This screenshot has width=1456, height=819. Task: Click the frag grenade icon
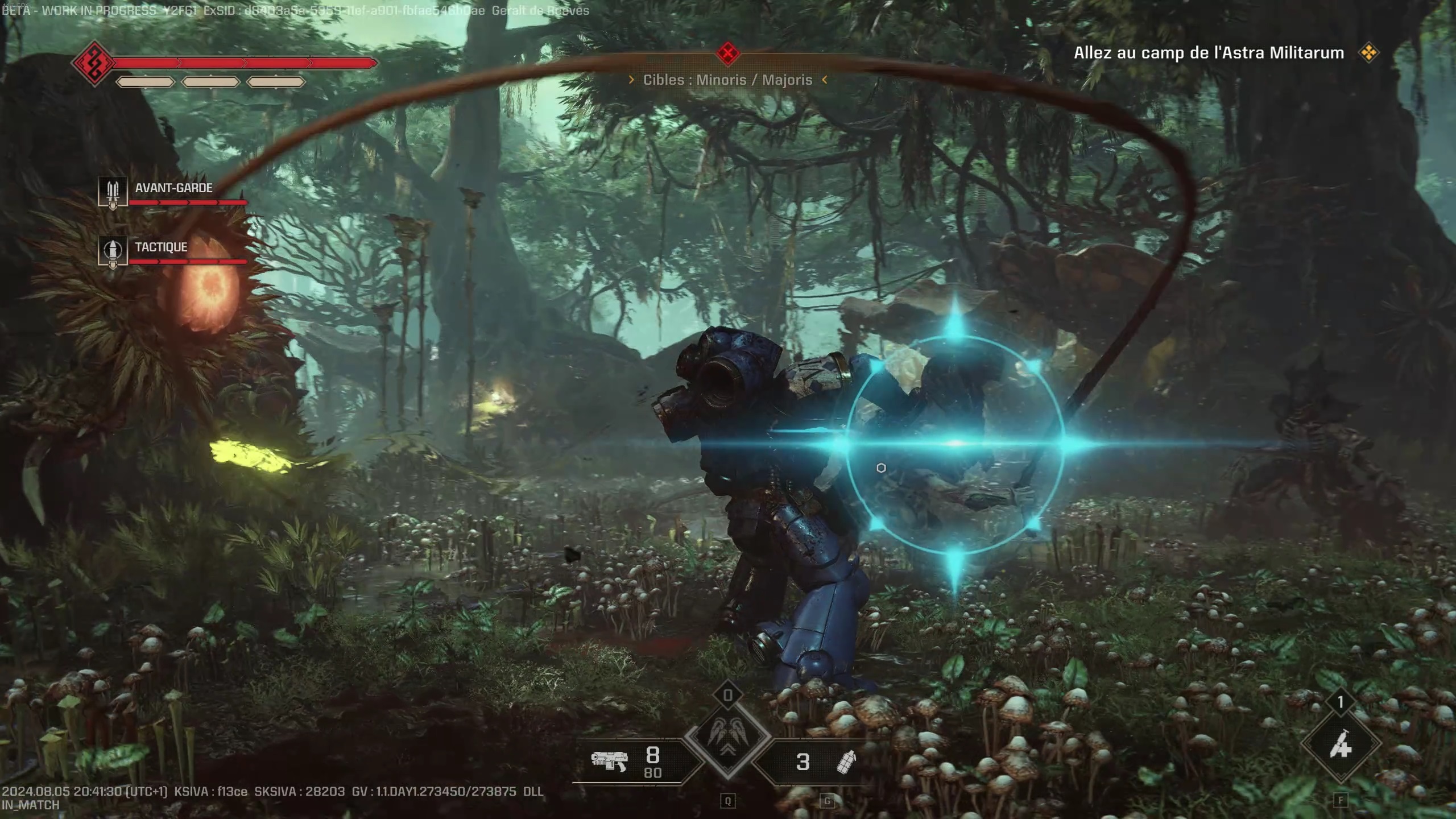tap(846, 762)
